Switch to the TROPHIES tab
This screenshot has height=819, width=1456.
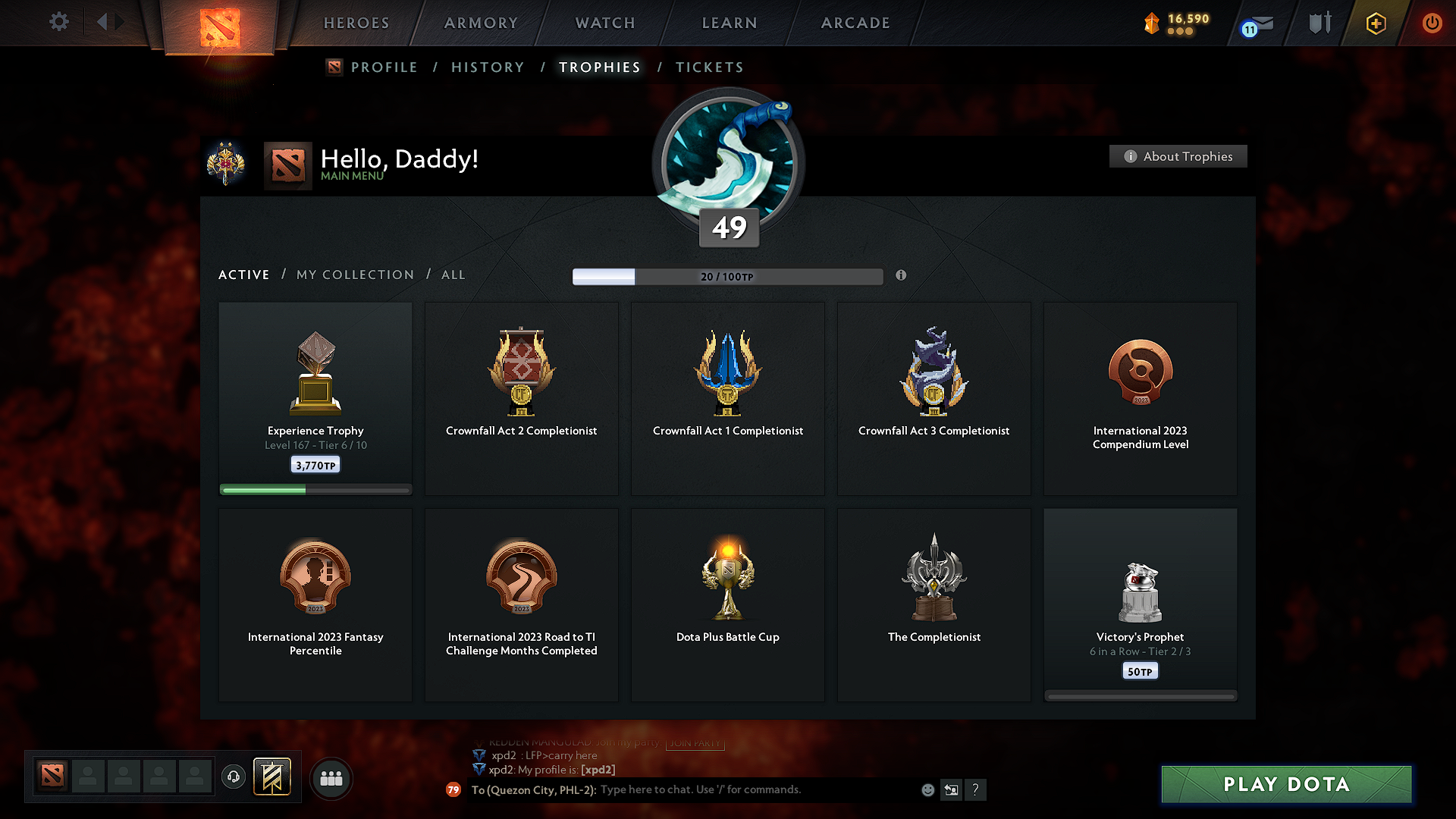coord(599,67)
